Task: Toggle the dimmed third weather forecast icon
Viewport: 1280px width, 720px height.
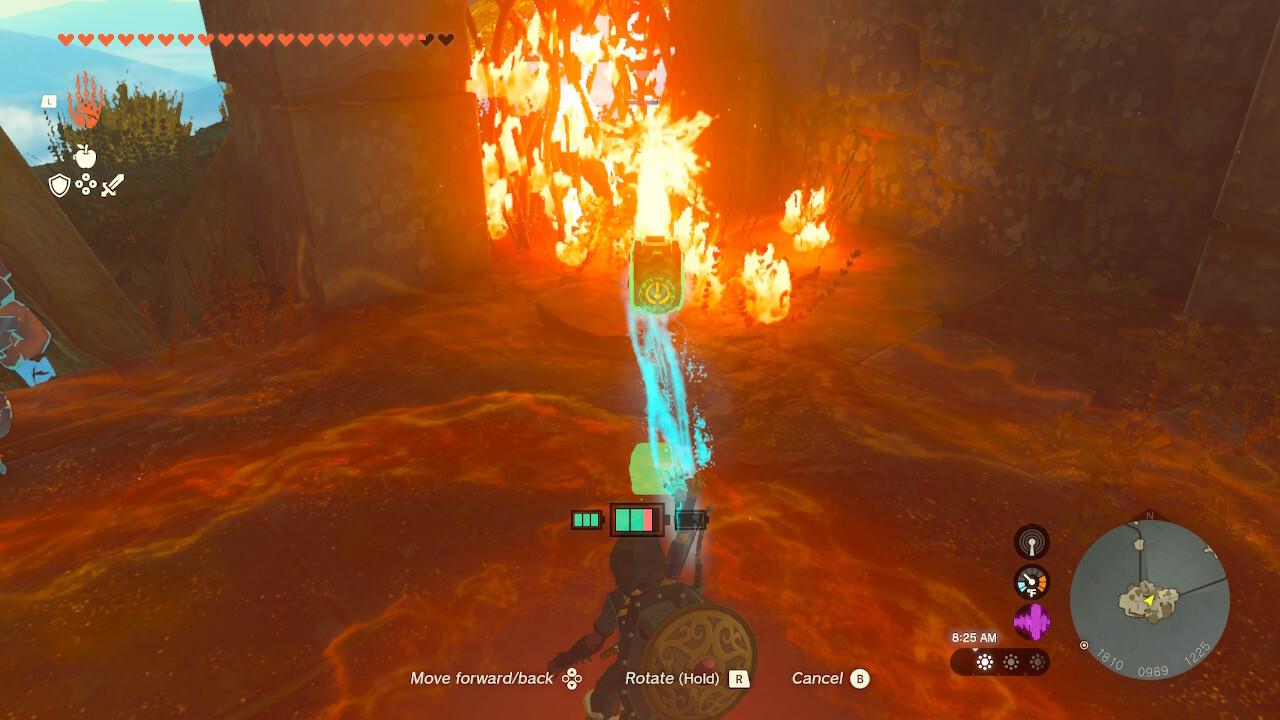Action: (x=1037, y=662)
